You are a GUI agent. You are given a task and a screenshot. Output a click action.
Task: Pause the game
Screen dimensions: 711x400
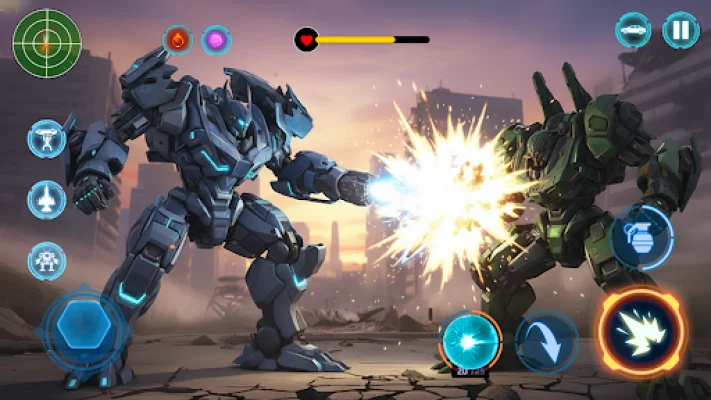680,30
